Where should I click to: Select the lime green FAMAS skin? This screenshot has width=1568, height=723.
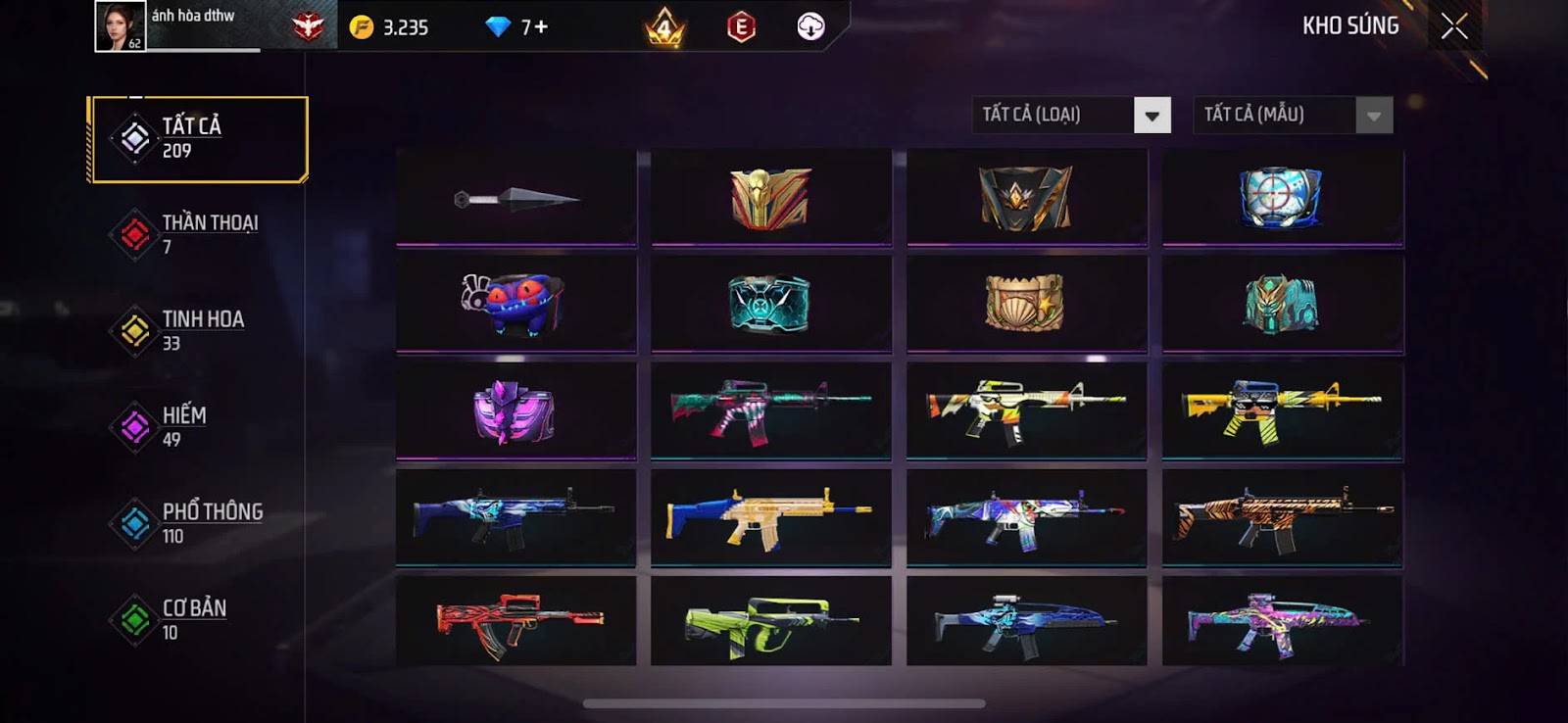[771, 622]
